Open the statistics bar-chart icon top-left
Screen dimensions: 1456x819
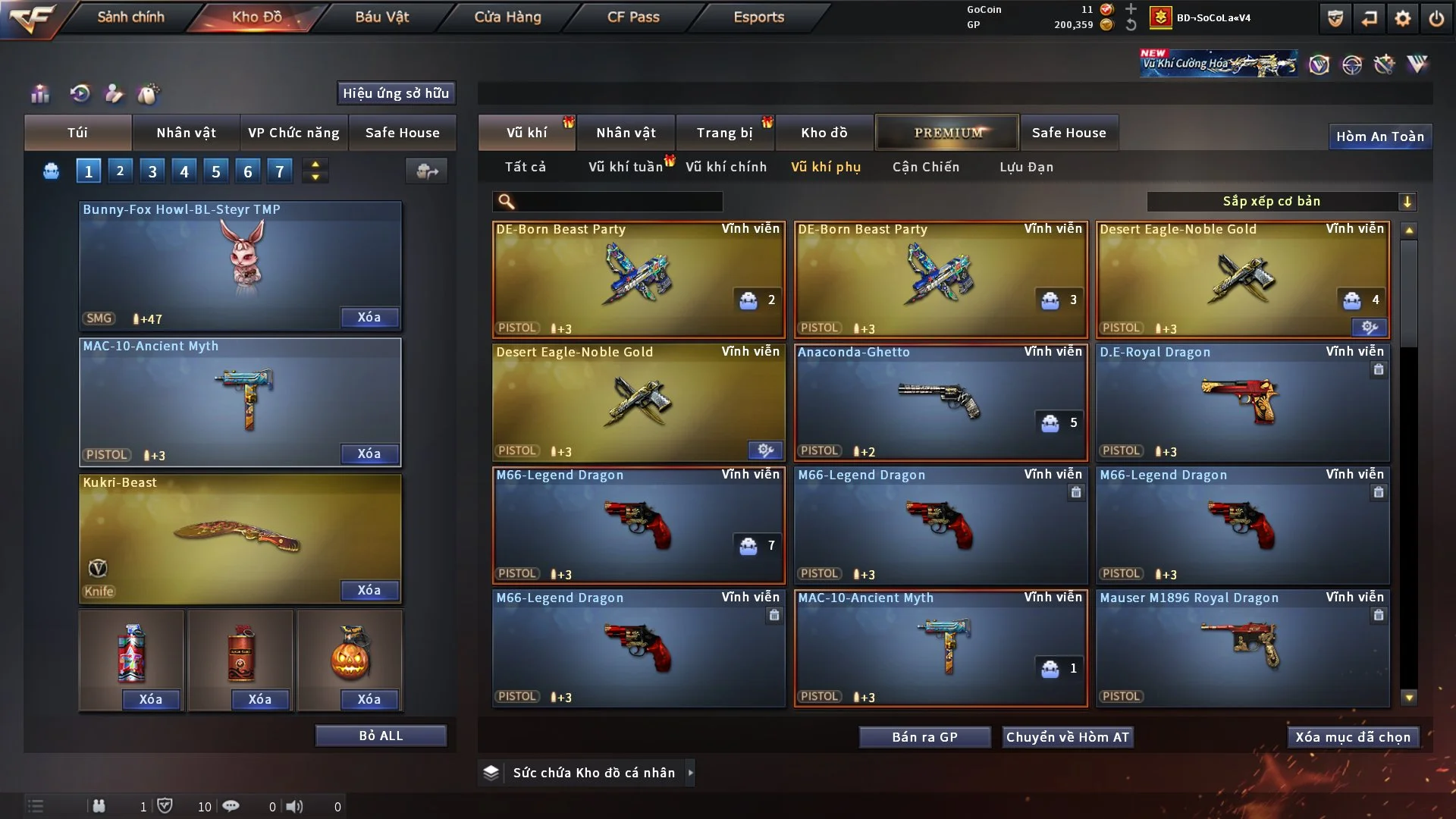[x=39, y=94]
